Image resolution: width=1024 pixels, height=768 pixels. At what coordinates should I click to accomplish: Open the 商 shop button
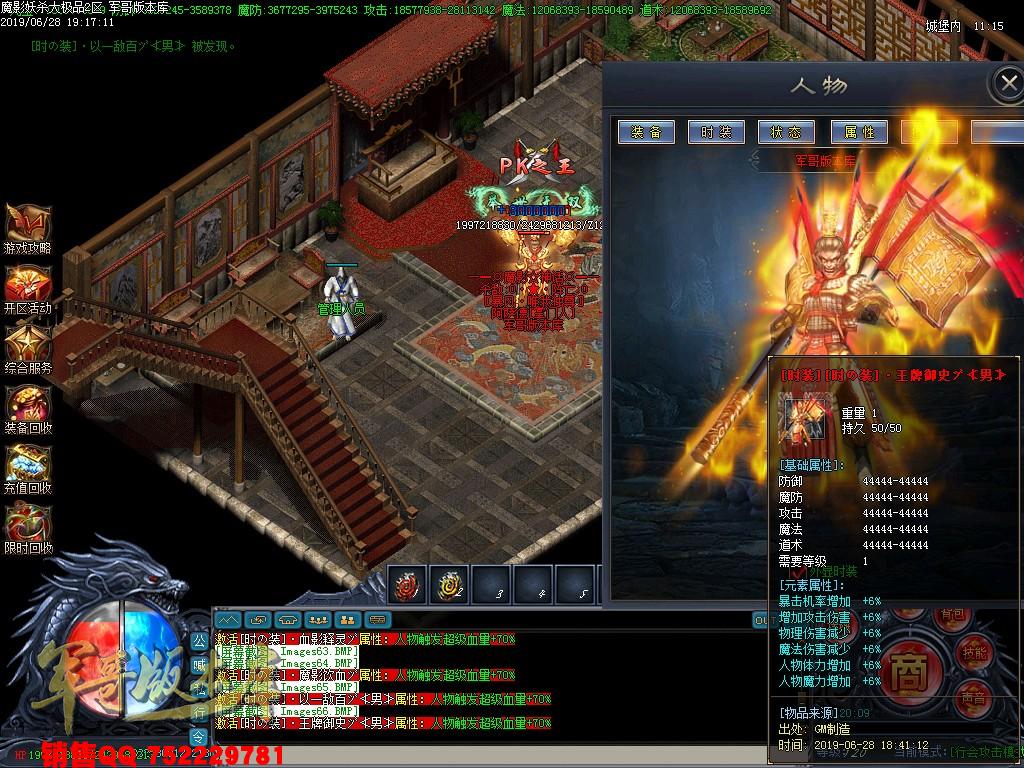908,665
